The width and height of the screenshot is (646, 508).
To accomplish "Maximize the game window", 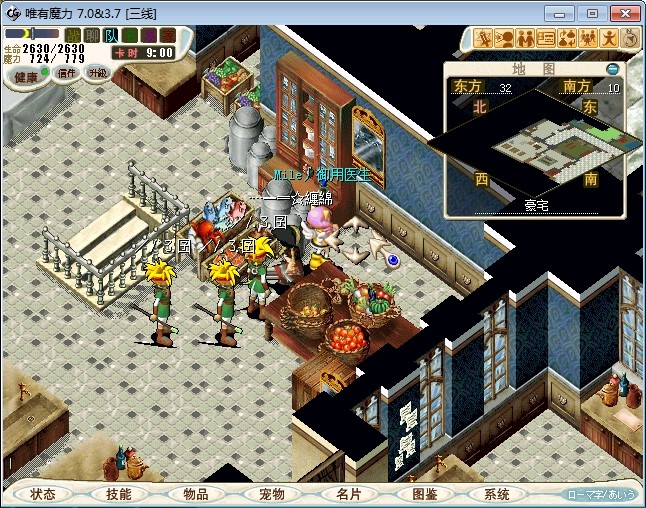I will point(592,13).
